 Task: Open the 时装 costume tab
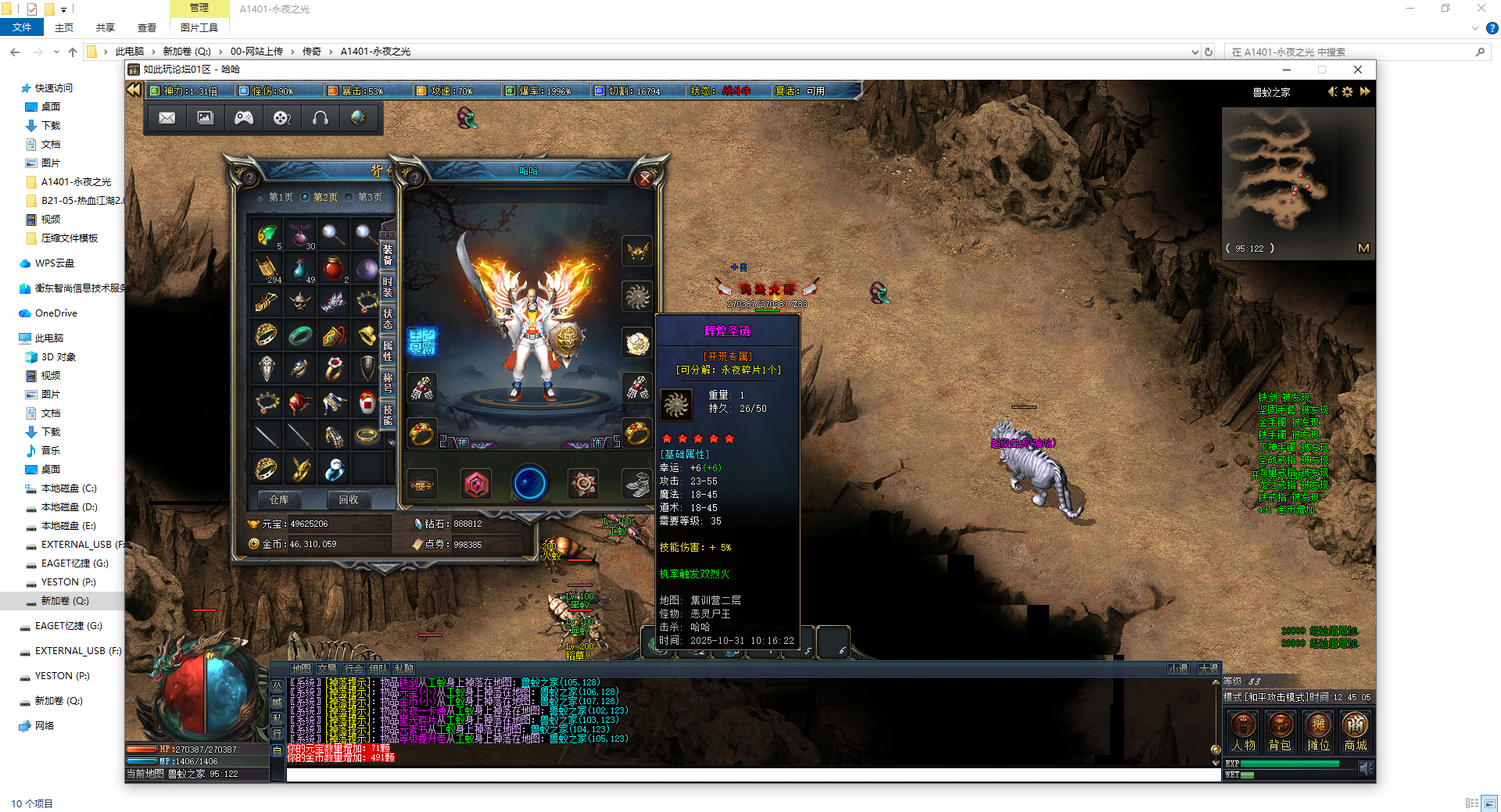coord(388,287)
